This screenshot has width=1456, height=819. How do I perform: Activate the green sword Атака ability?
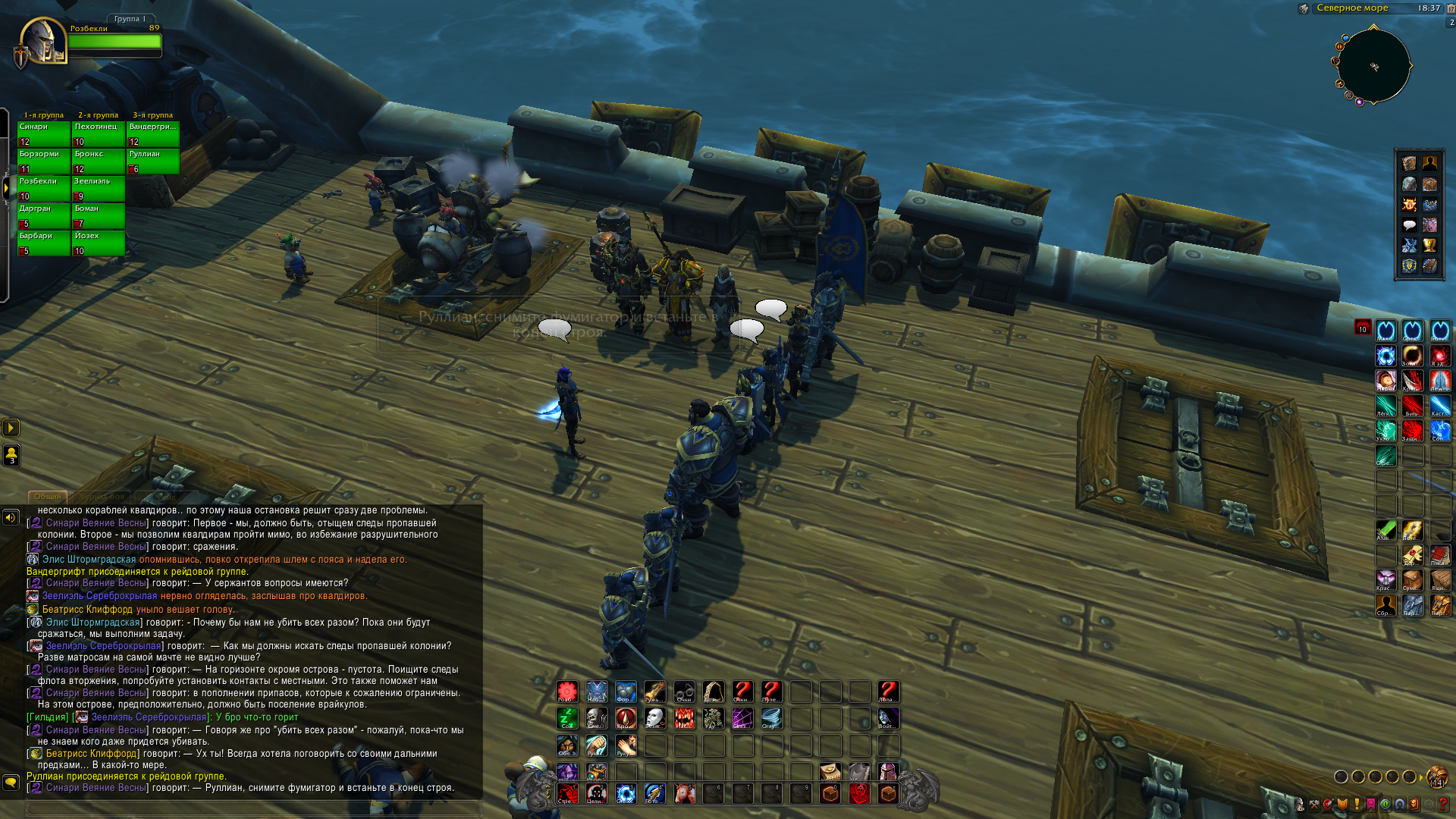[x=1386, y=531]
